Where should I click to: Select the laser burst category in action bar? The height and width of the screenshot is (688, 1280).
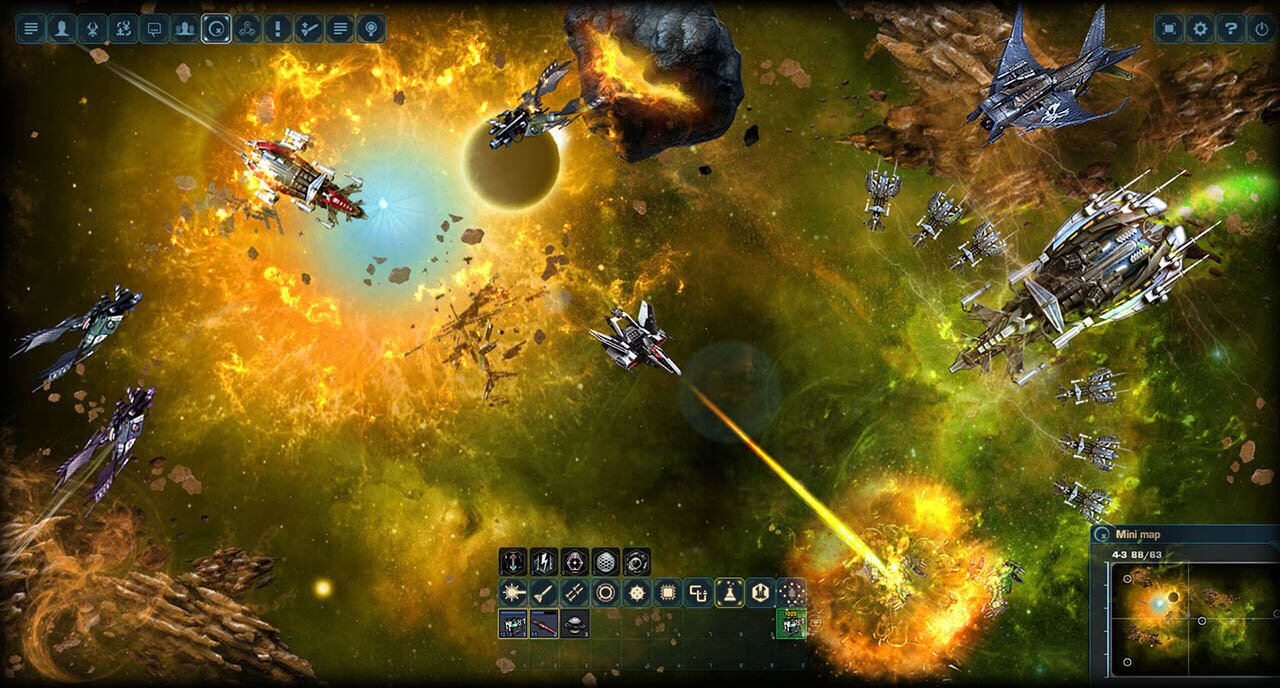(x=513, y=593)
